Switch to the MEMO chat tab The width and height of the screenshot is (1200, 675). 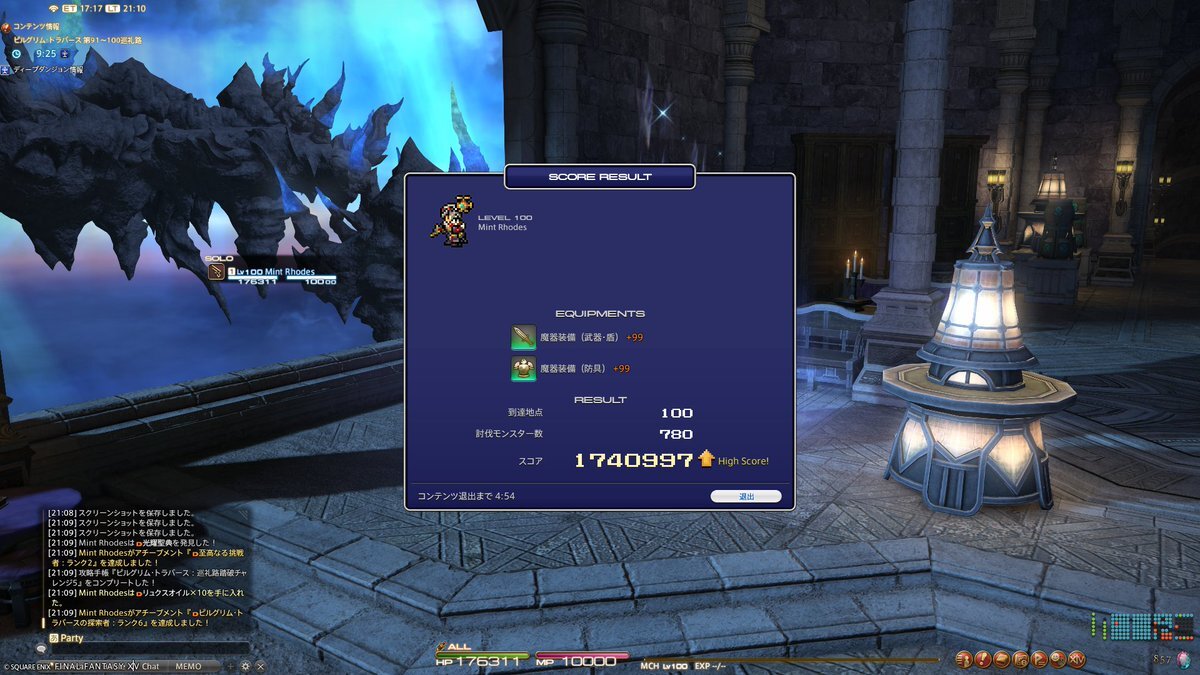click(188, 666)
